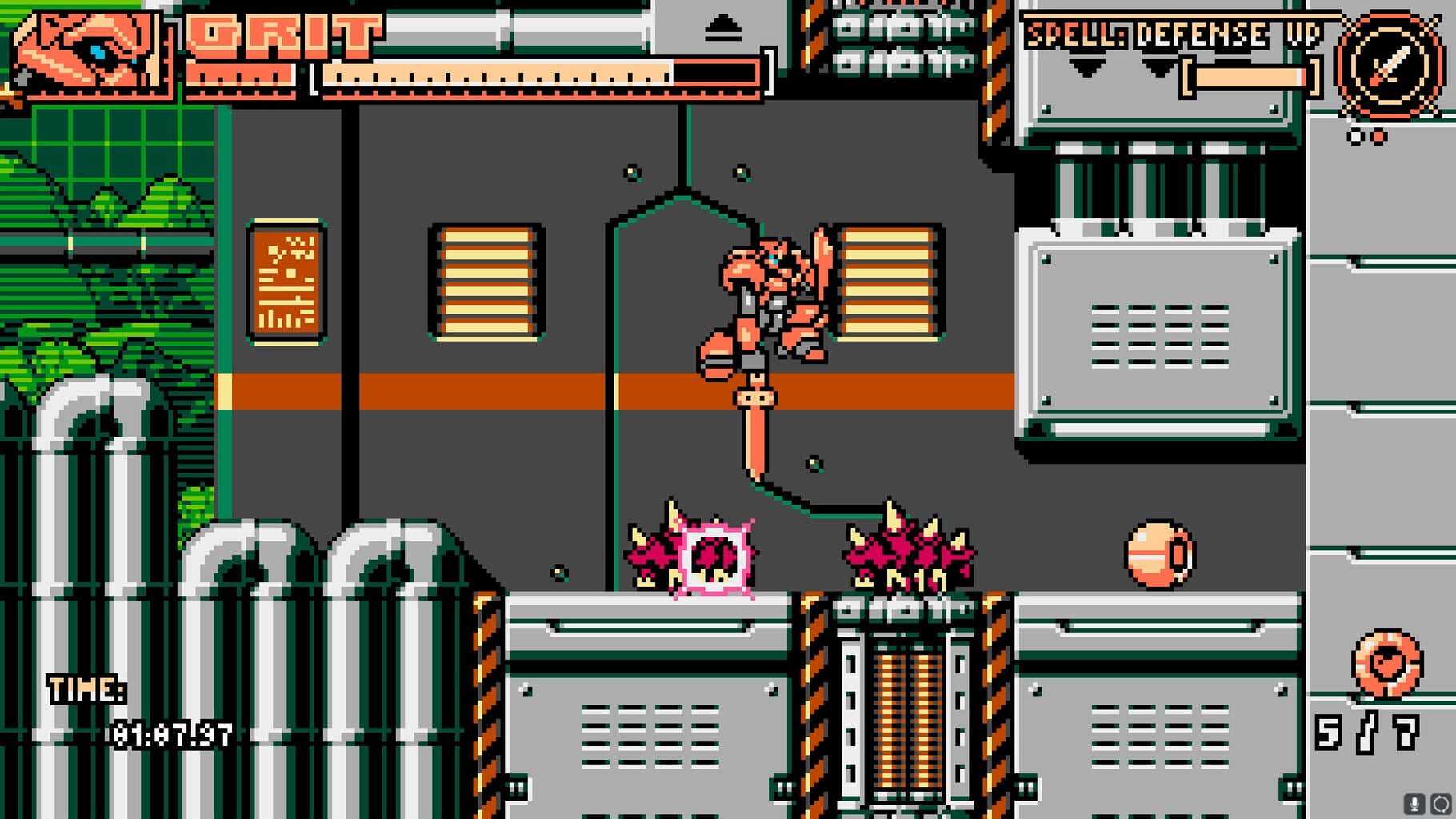The image size is (1456, 819).
Task: Toggle the orange indicator dot below the sword badge
Action: click(x=1378, y=137)
